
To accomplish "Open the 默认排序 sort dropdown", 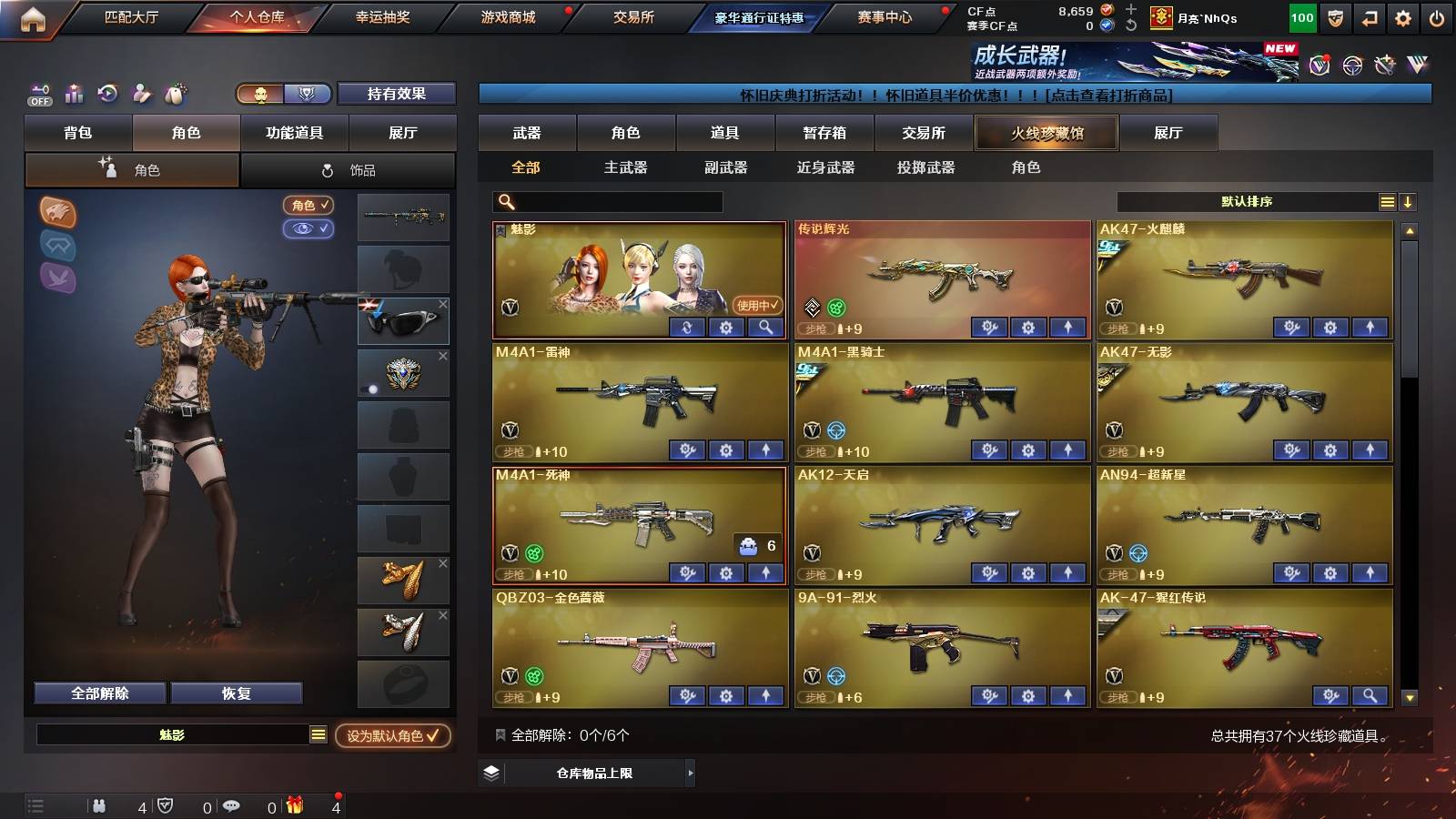I will 1249,202.
